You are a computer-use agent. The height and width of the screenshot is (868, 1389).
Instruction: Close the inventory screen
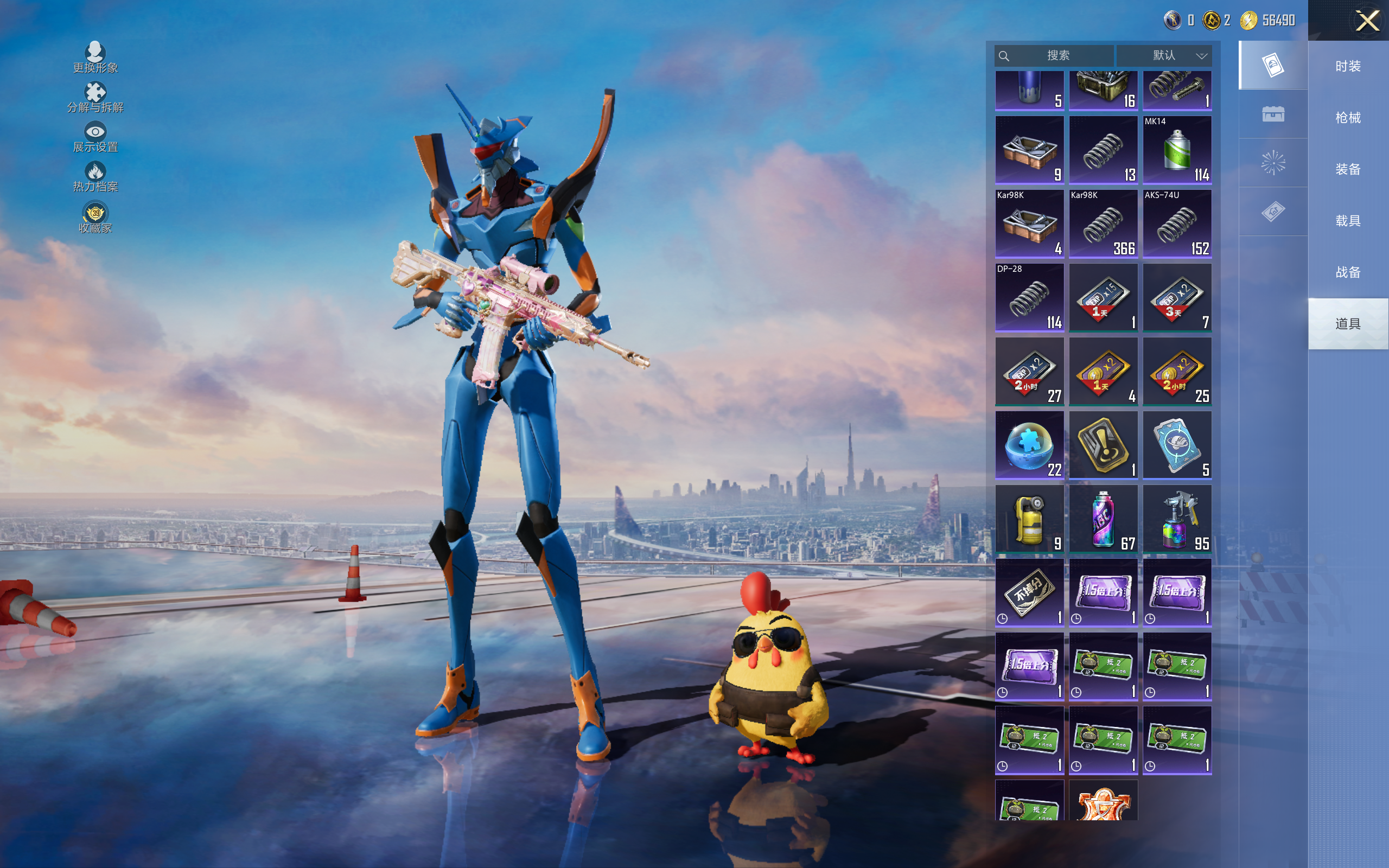click(x=1367, y=21)
